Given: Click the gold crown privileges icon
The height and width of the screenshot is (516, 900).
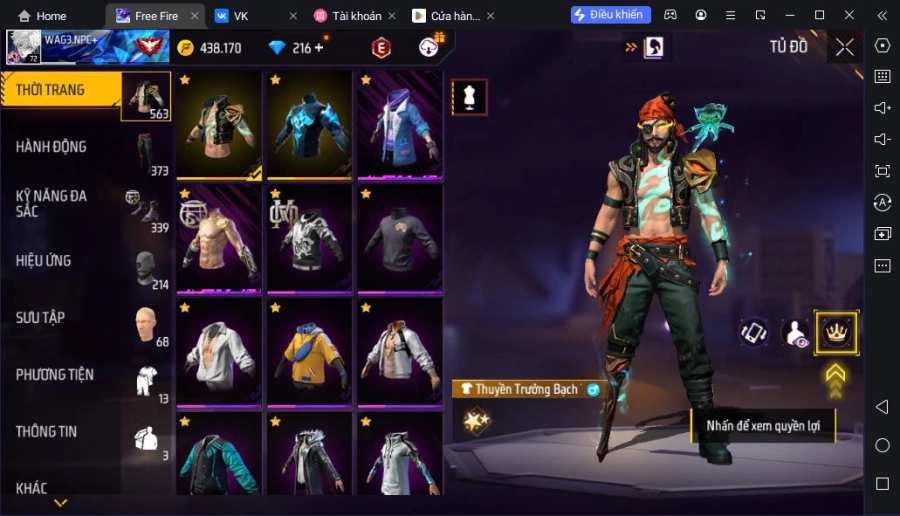Looking at the screenshot, I should 835,333.
